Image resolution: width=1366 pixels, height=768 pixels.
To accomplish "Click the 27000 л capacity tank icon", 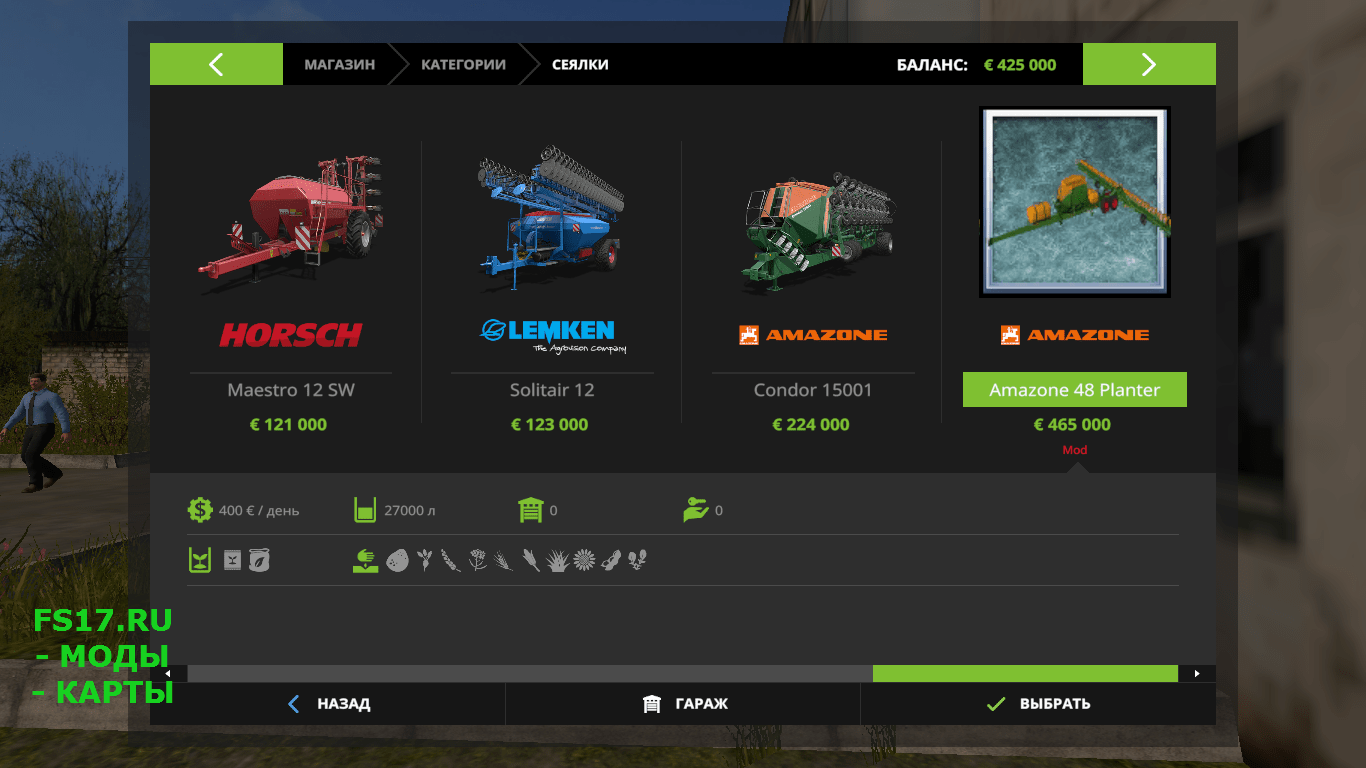I will (362, 510).
